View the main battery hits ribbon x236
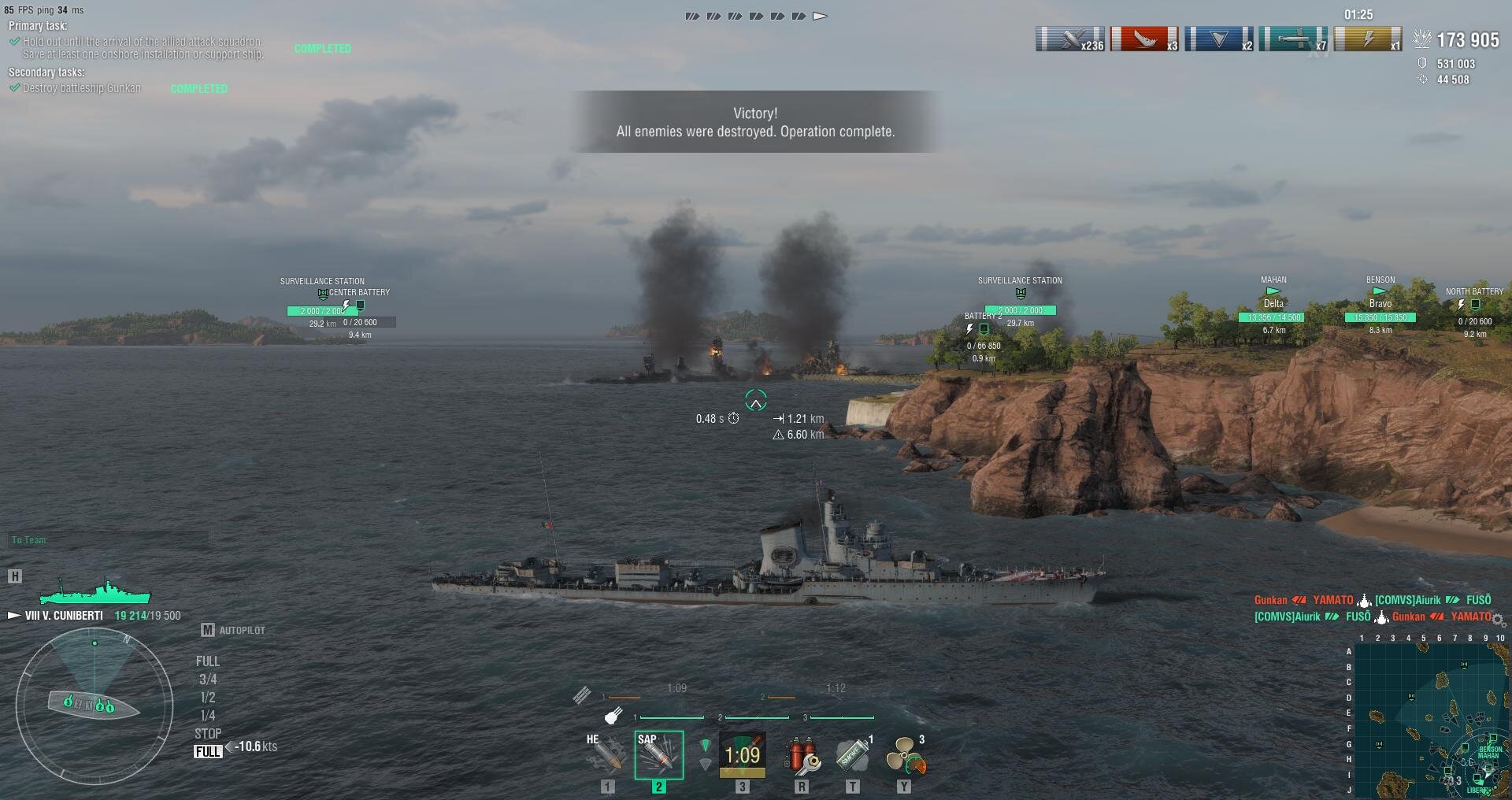Viewport: 1512px width, 800px height. point(1069,39)
